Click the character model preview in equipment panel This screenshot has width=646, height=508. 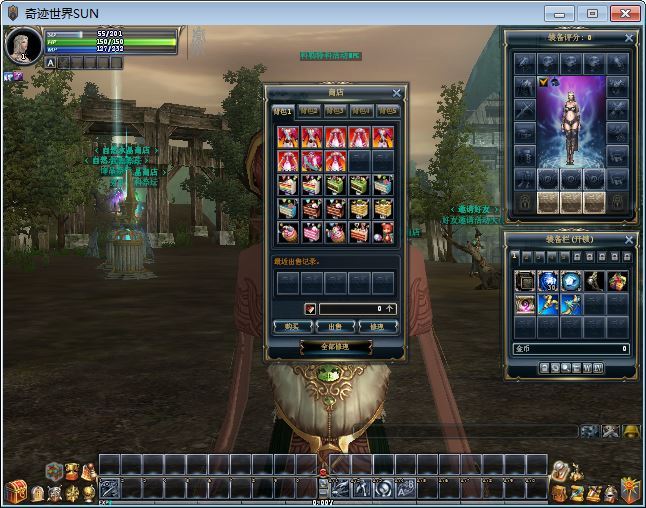tap(571, 120)
